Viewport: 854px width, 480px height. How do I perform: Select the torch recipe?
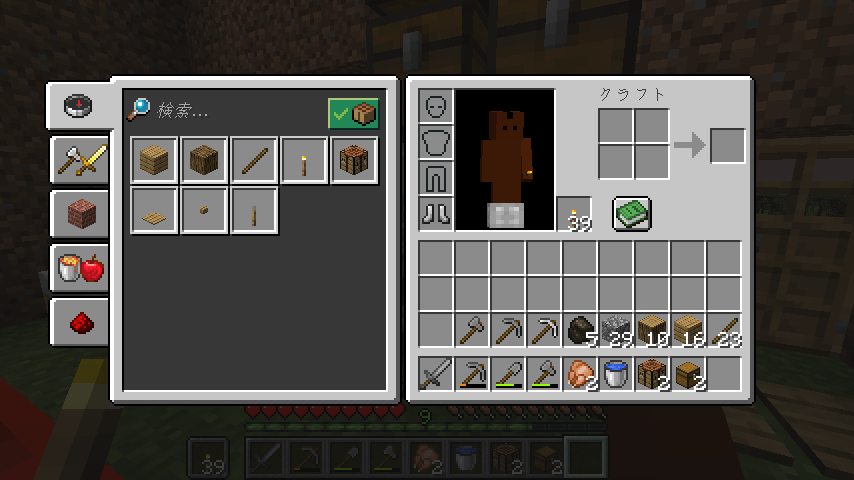(304, 160)
